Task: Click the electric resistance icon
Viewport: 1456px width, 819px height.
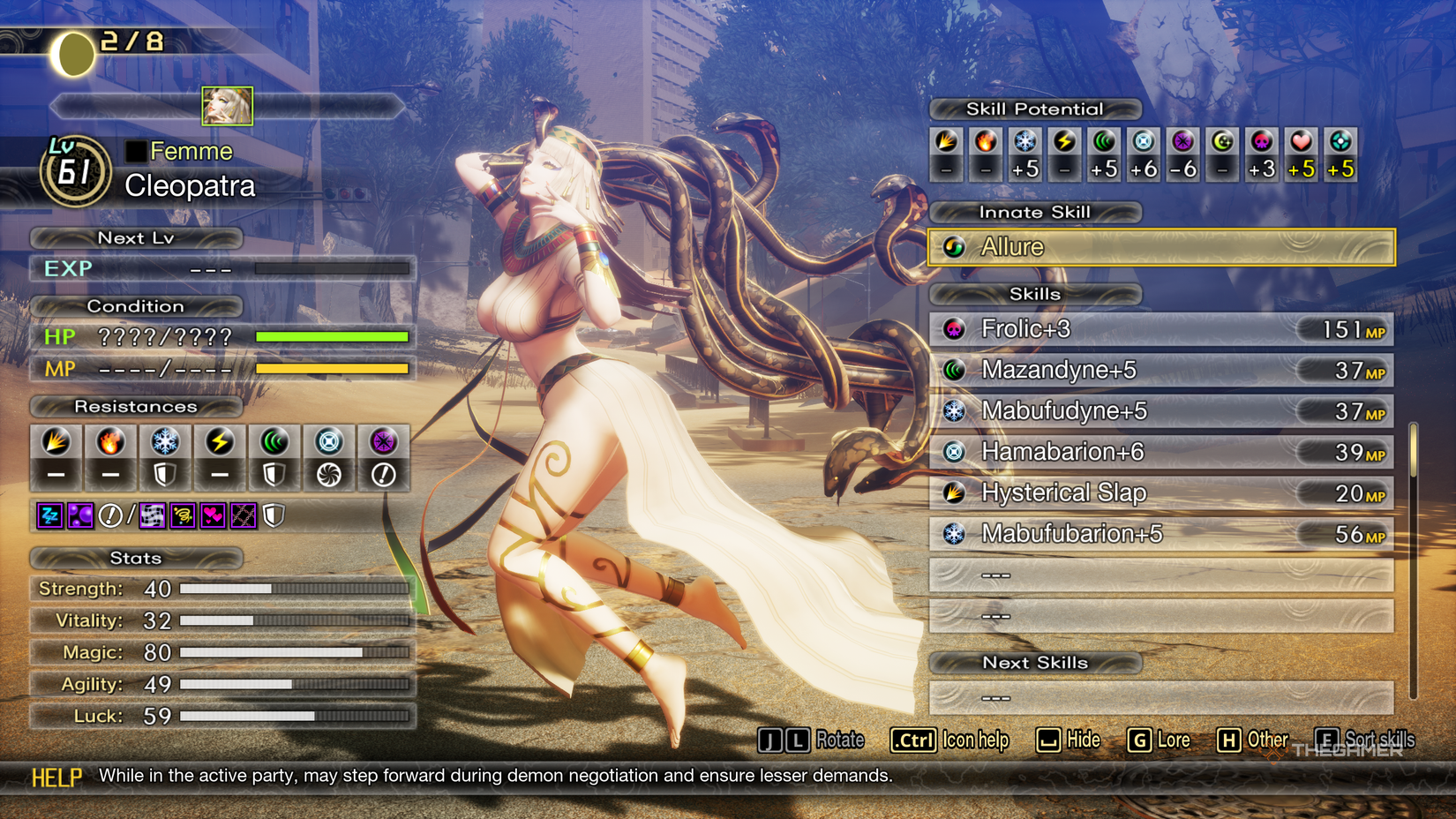Action: coord(219,441)
